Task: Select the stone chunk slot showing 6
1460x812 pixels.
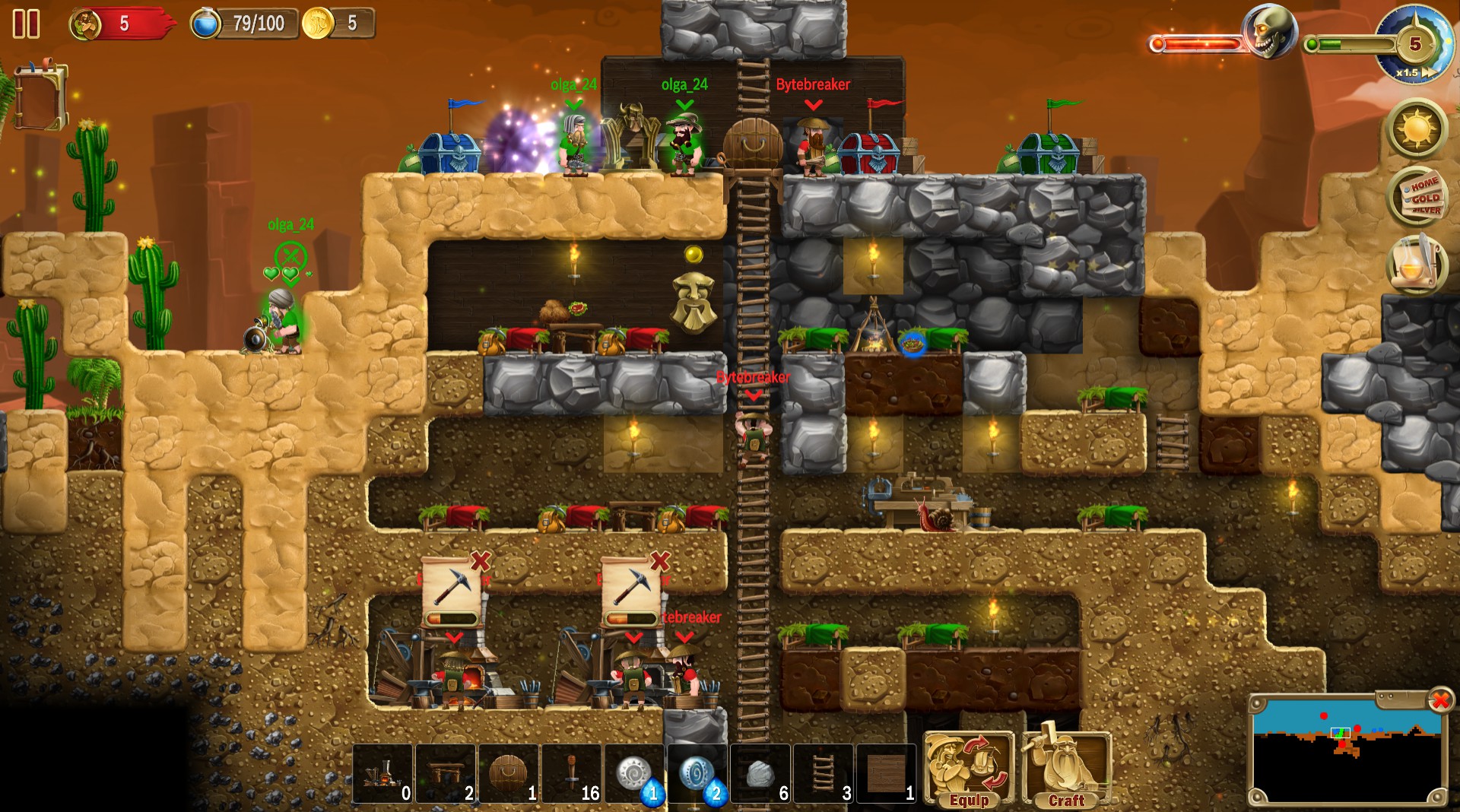Action: 760,772
